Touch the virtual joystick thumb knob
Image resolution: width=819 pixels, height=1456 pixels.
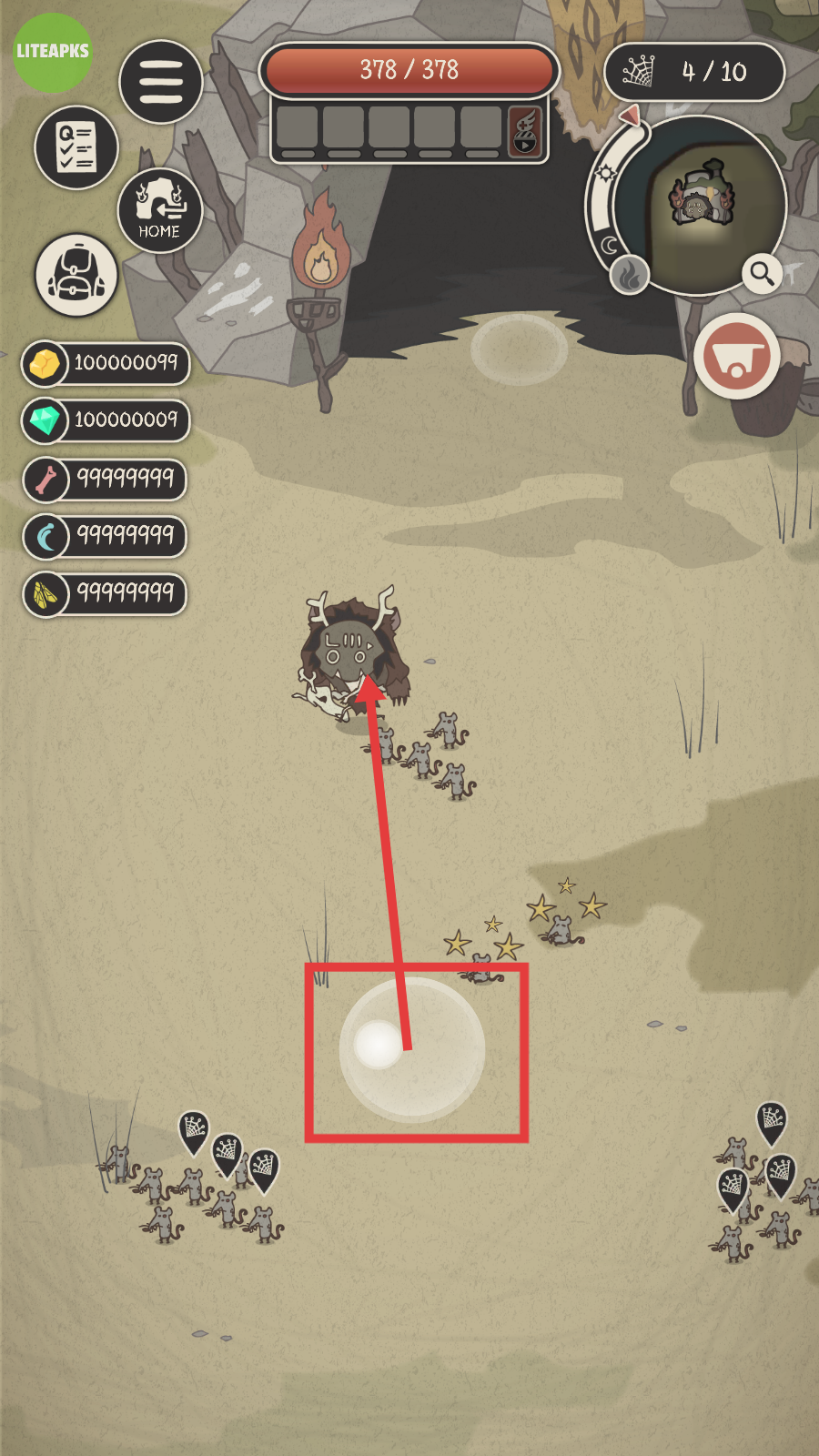pos(379,1044)
